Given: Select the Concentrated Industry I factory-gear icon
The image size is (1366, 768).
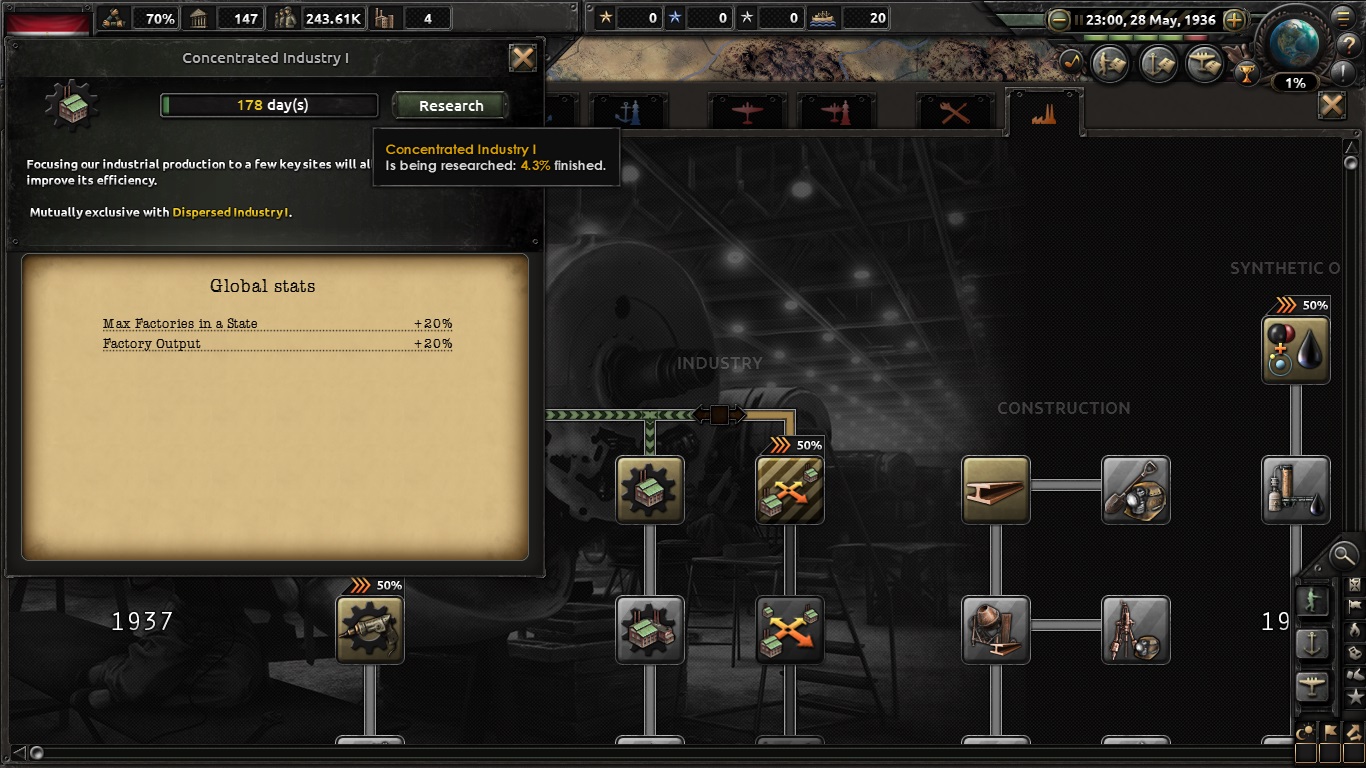Looking at the screenshot, I should coord(650,490).
